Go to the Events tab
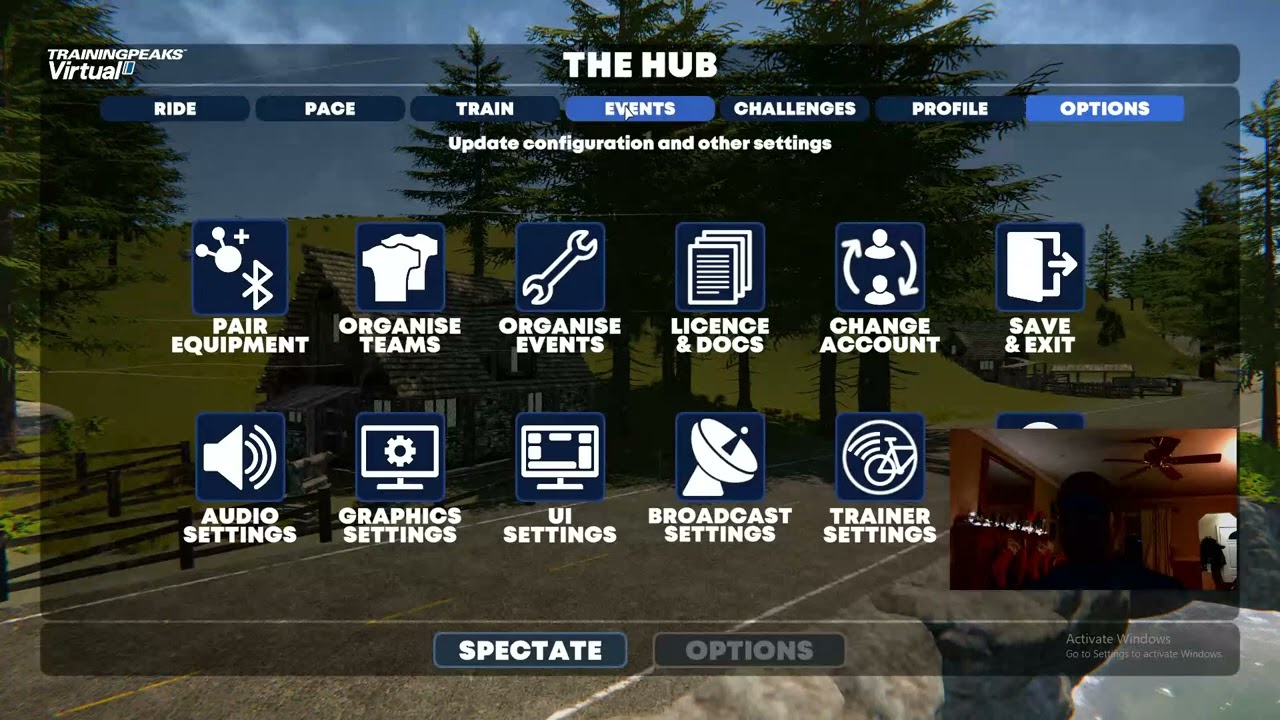 640,109
